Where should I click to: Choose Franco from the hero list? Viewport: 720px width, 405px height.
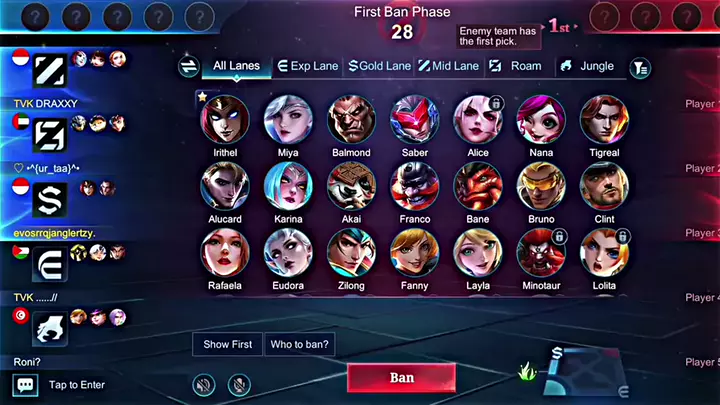[x=415, y=187]
